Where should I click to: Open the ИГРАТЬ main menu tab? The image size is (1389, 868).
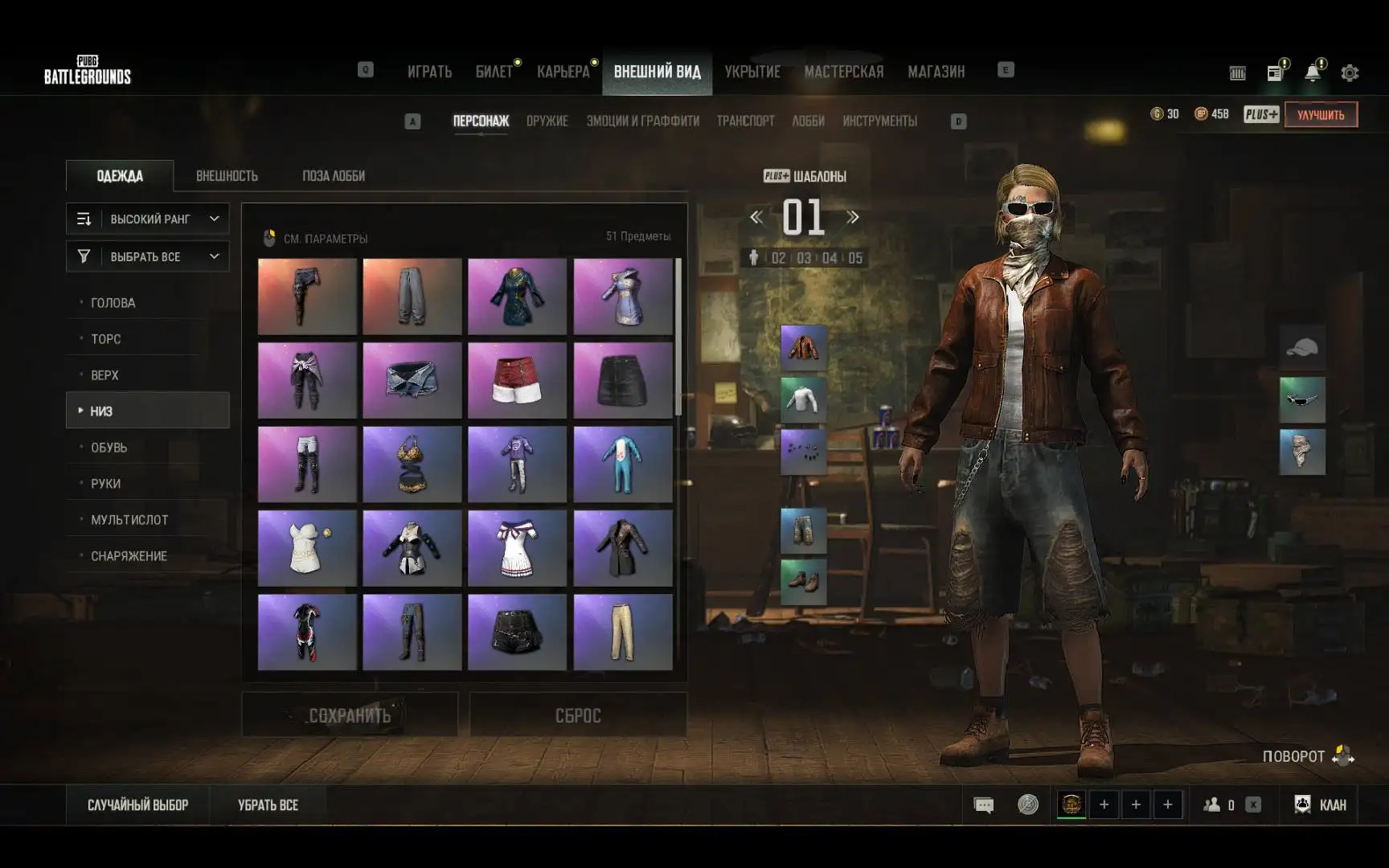(429, 72)
